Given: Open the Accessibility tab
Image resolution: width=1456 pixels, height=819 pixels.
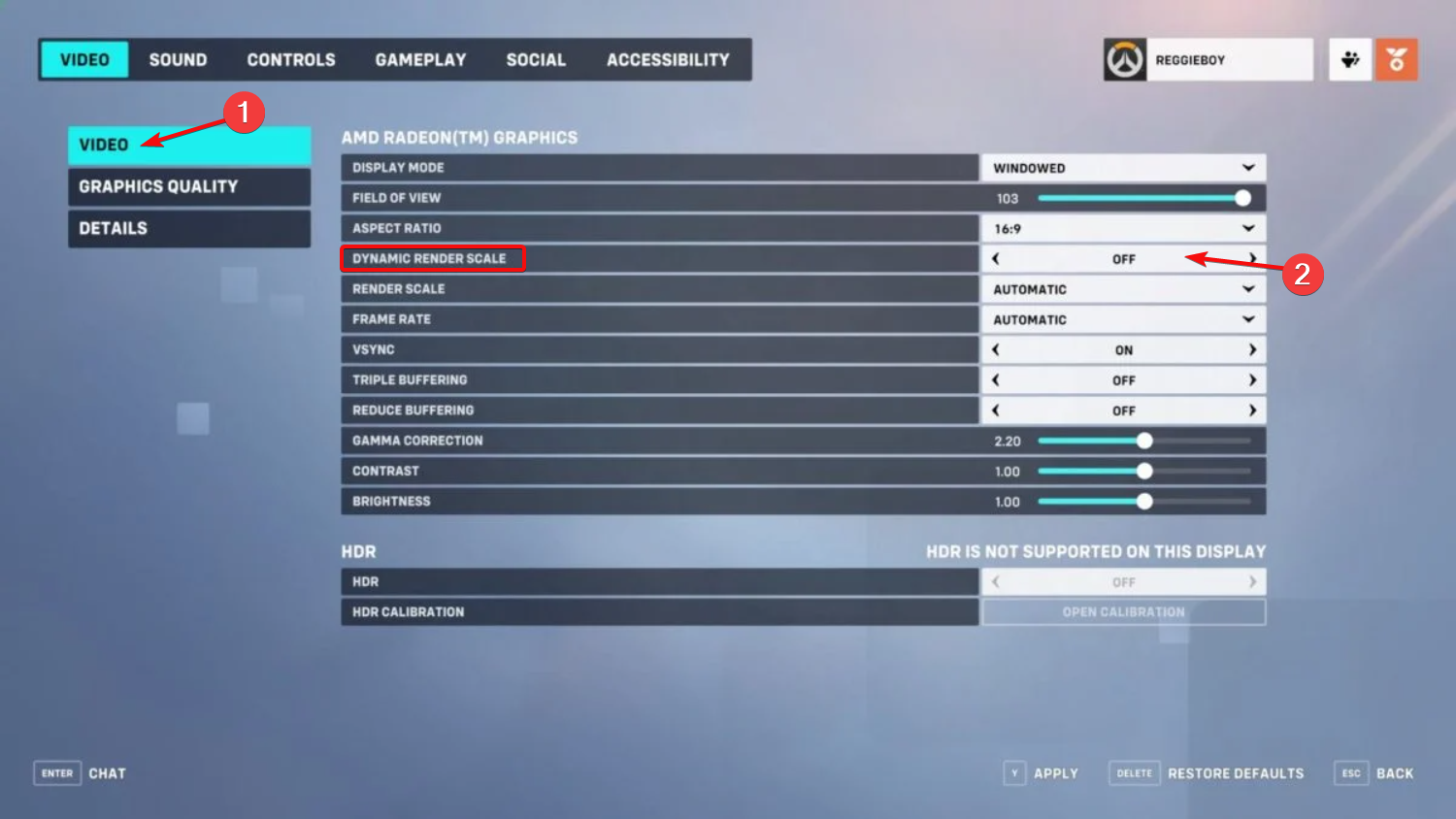Looking at the screenshot, I should pyautogui.click(x=668, y=59).
